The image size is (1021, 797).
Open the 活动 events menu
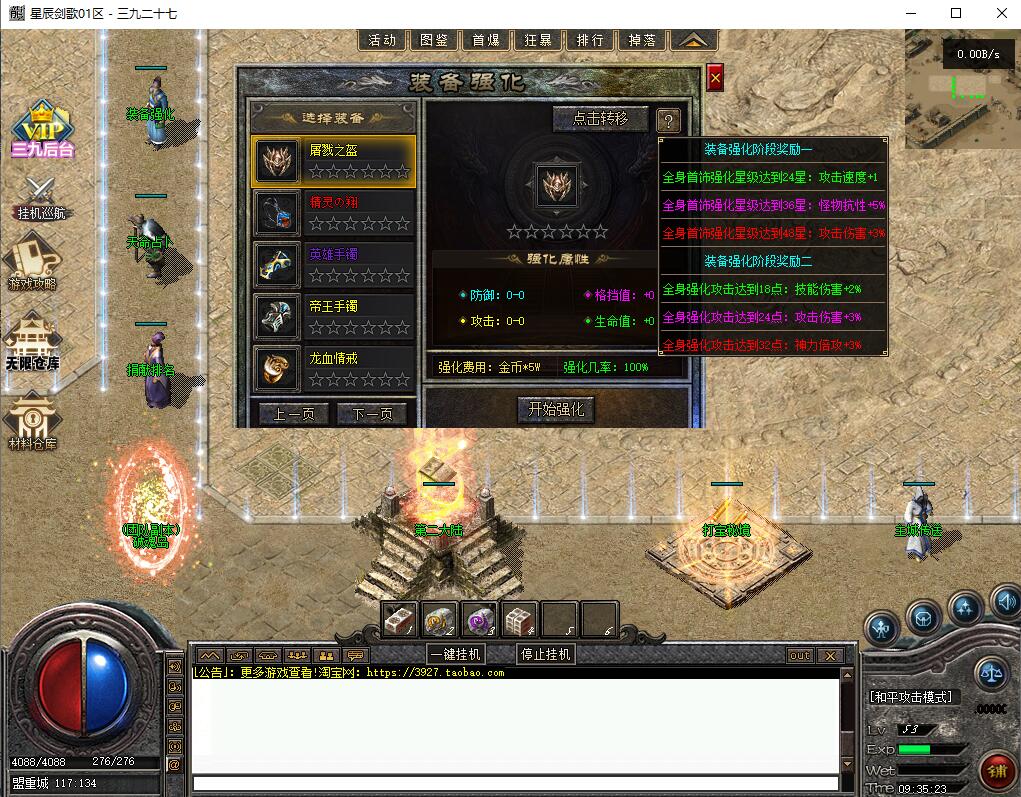click(x=382, y=40)
